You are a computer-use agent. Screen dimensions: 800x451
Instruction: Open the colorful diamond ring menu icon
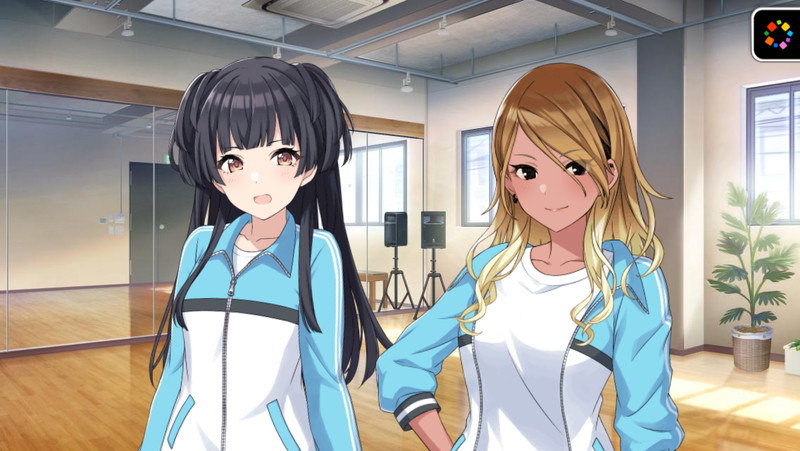click(x=777, y=34)
